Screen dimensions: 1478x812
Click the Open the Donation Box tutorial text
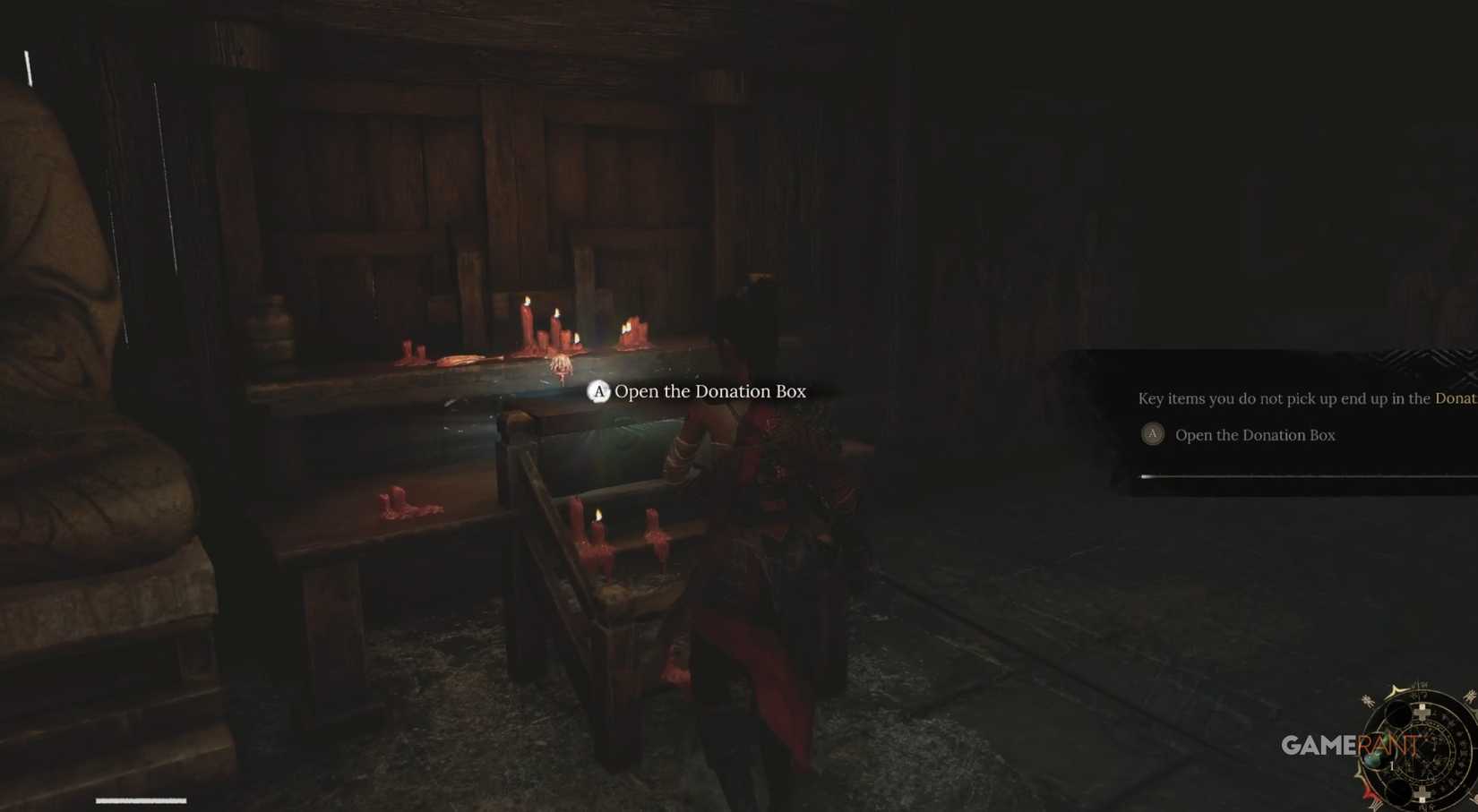[1255, 435]
